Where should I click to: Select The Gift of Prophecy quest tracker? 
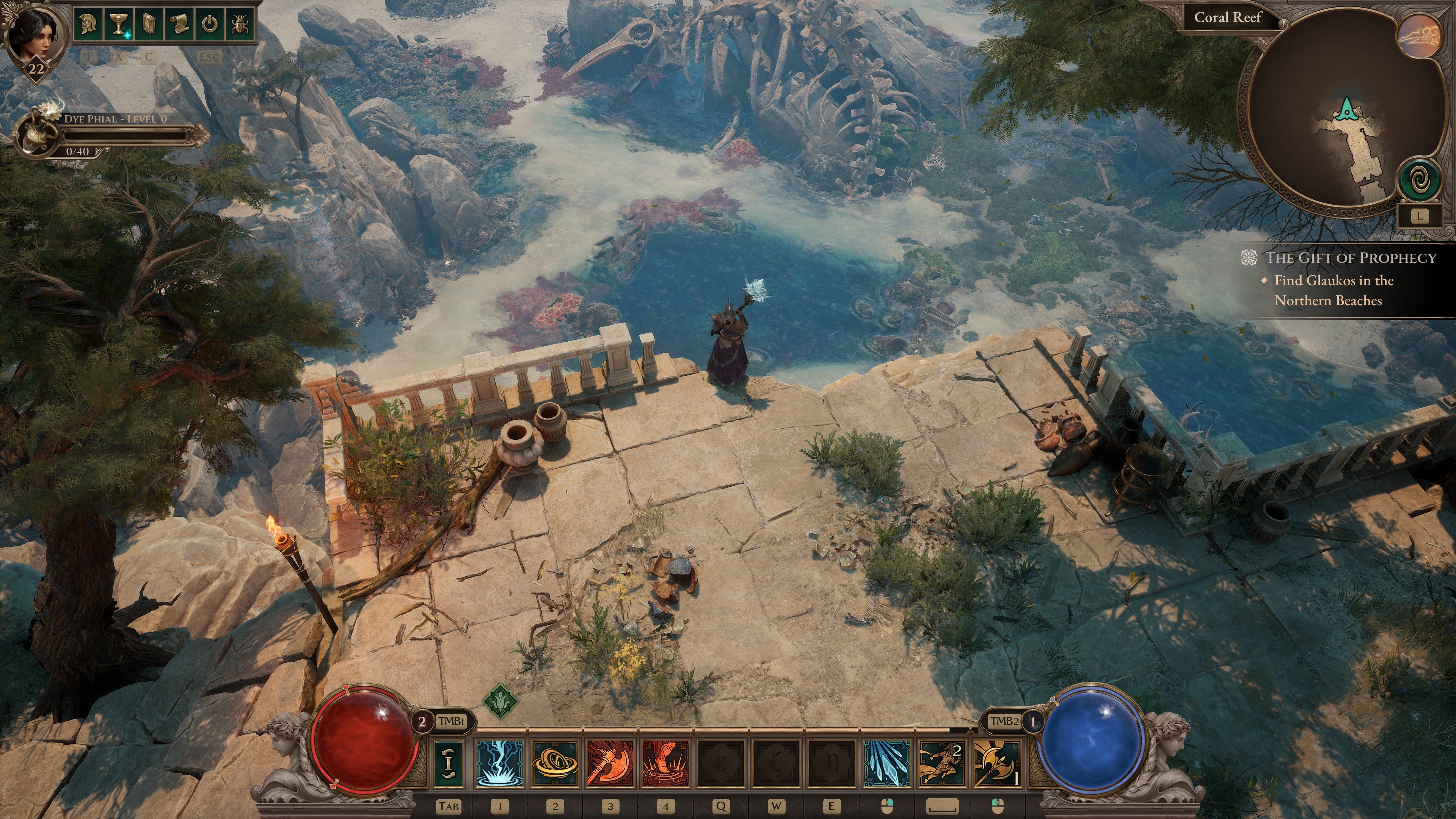tap(1350, 258)
